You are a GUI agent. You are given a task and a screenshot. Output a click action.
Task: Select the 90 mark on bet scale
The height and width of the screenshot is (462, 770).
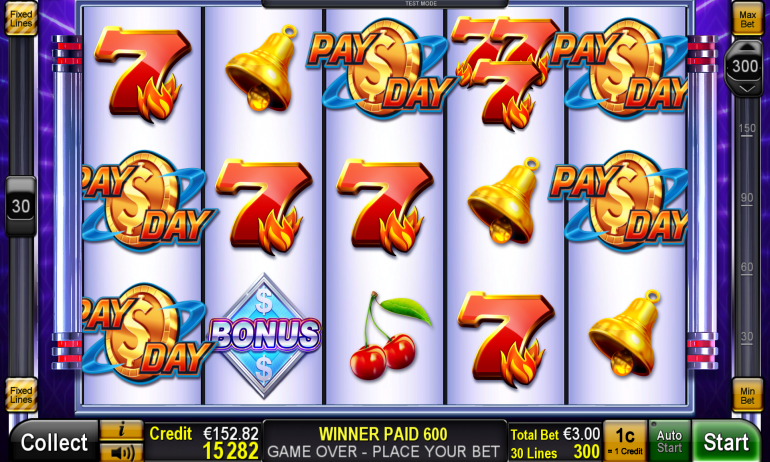click(x=747, y=198)
